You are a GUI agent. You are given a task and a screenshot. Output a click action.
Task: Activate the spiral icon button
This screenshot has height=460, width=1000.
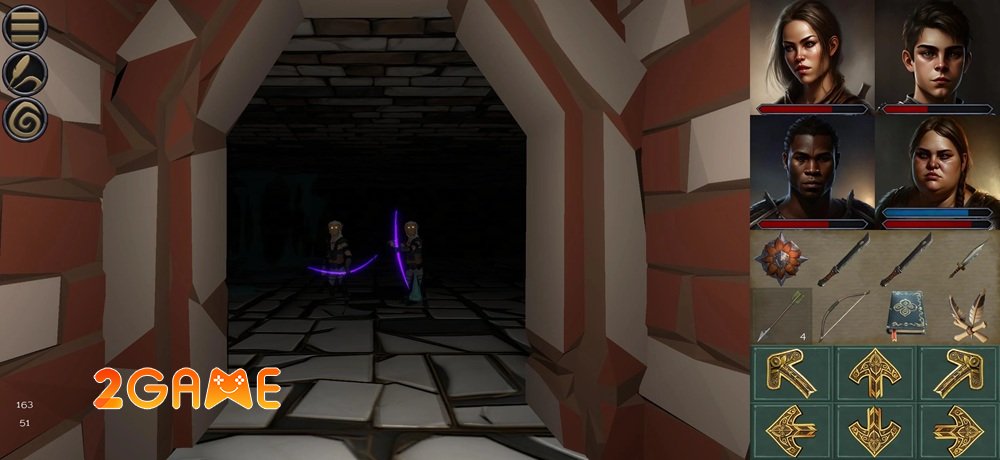(x=26, y=120)
